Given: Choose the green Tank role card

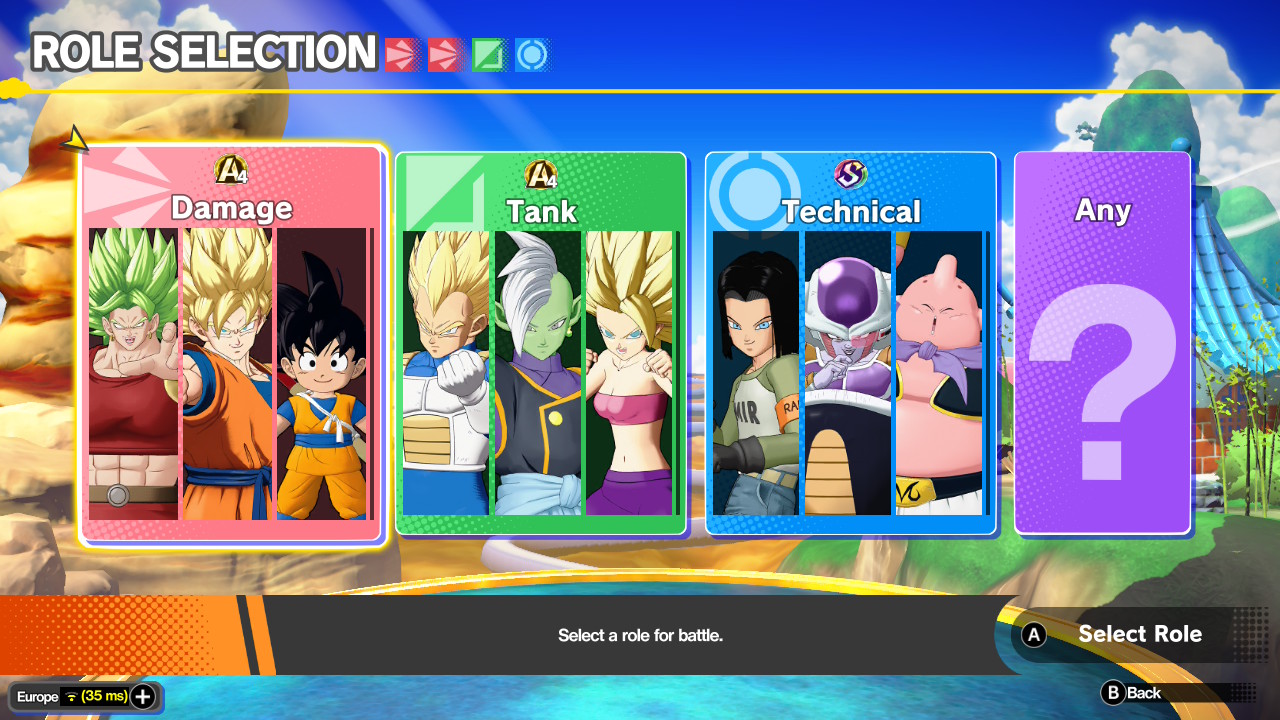Looking at the screenshot, I should pos(541,345).
